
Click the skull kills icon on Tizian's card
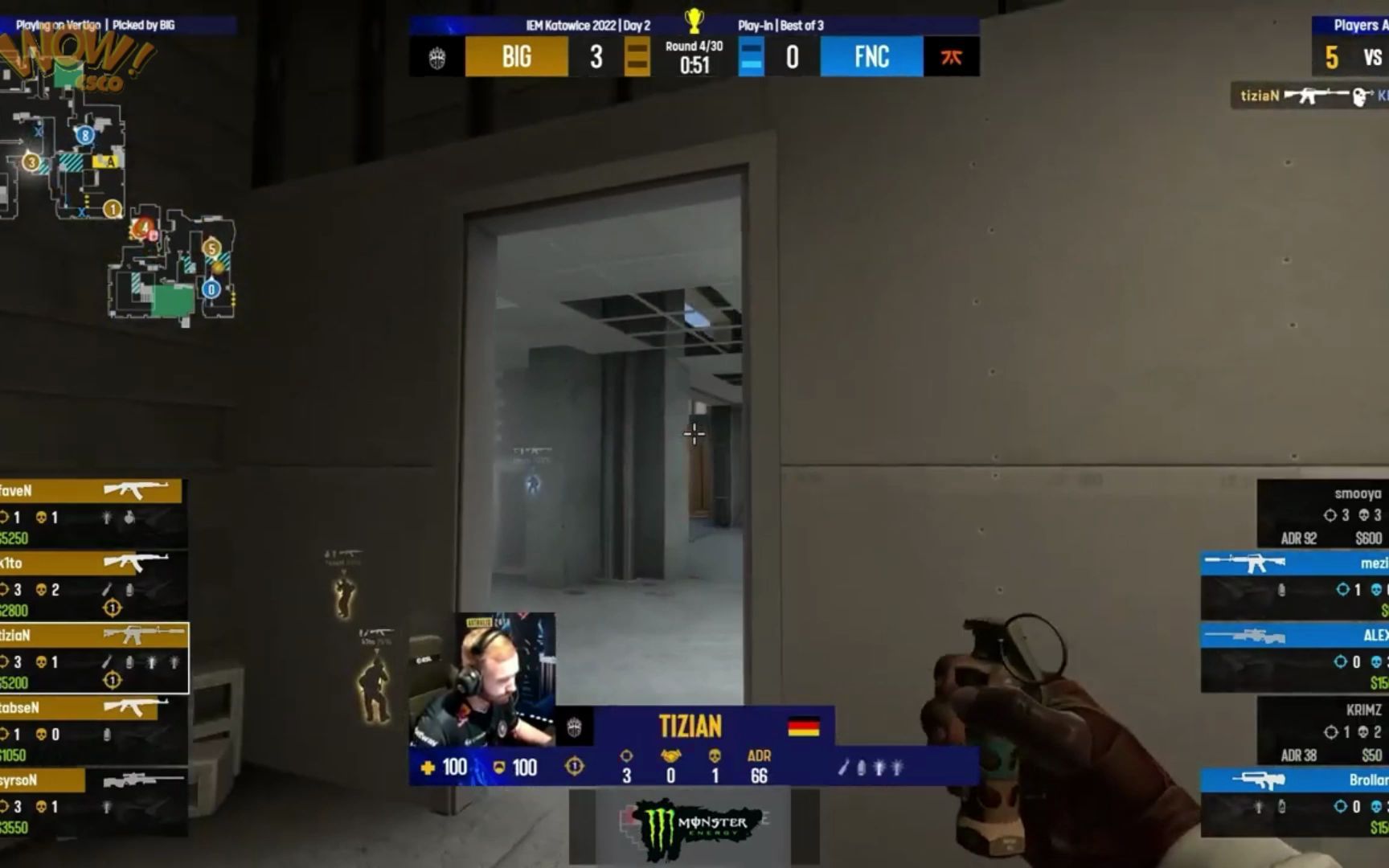[714, 755]
